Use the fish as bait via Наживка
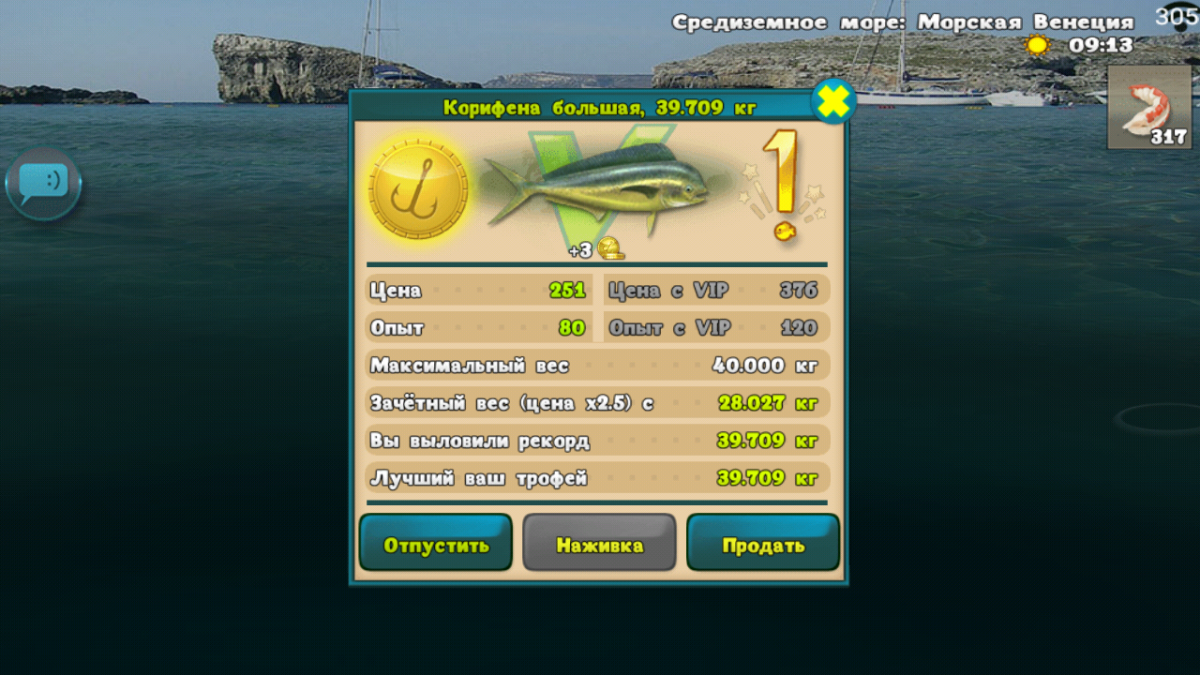The width and height of the screenshot is (1200, 675). click(599, 544)
